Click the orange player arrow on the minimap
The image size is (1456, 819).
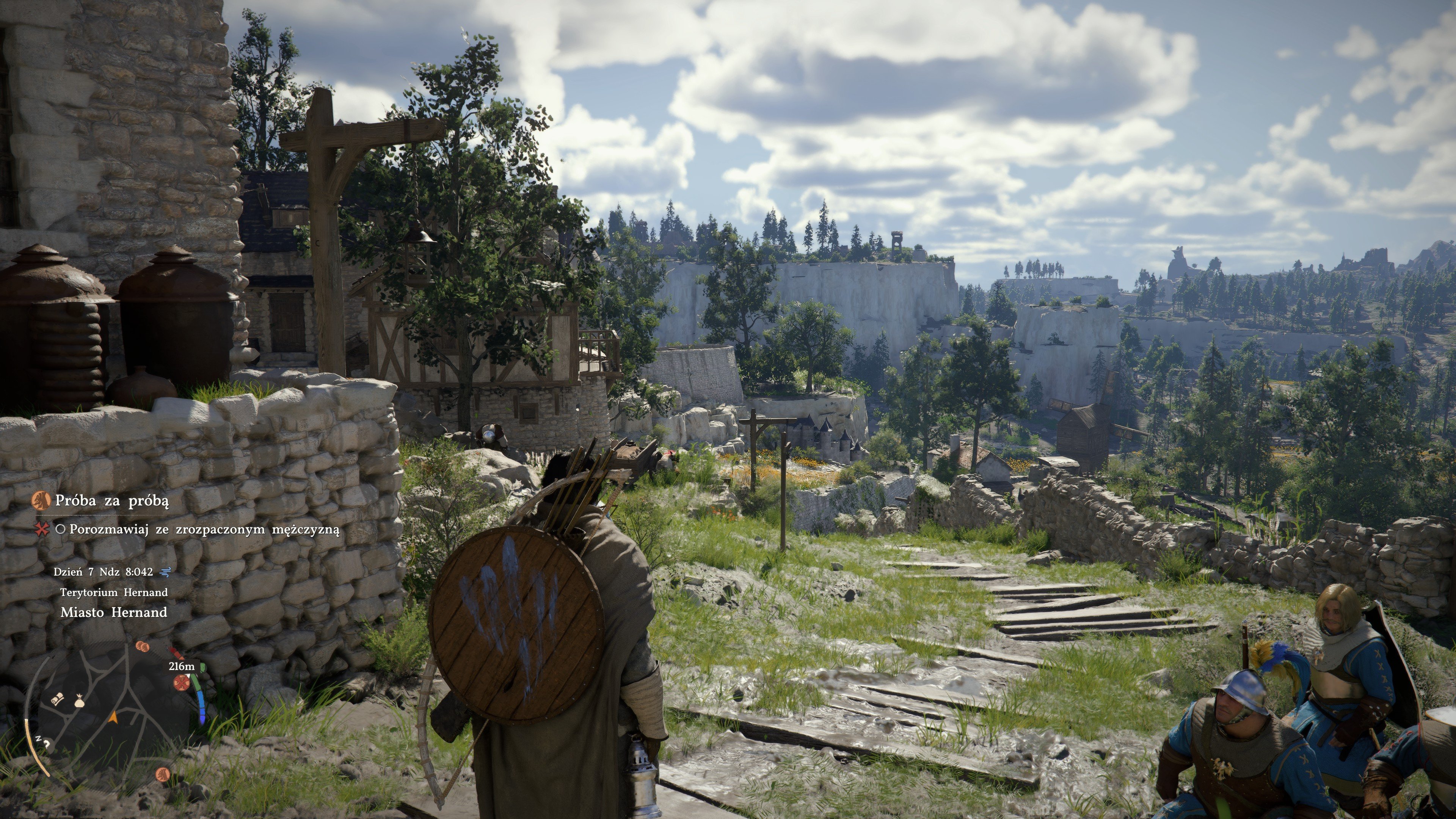(x=113, y=717)
